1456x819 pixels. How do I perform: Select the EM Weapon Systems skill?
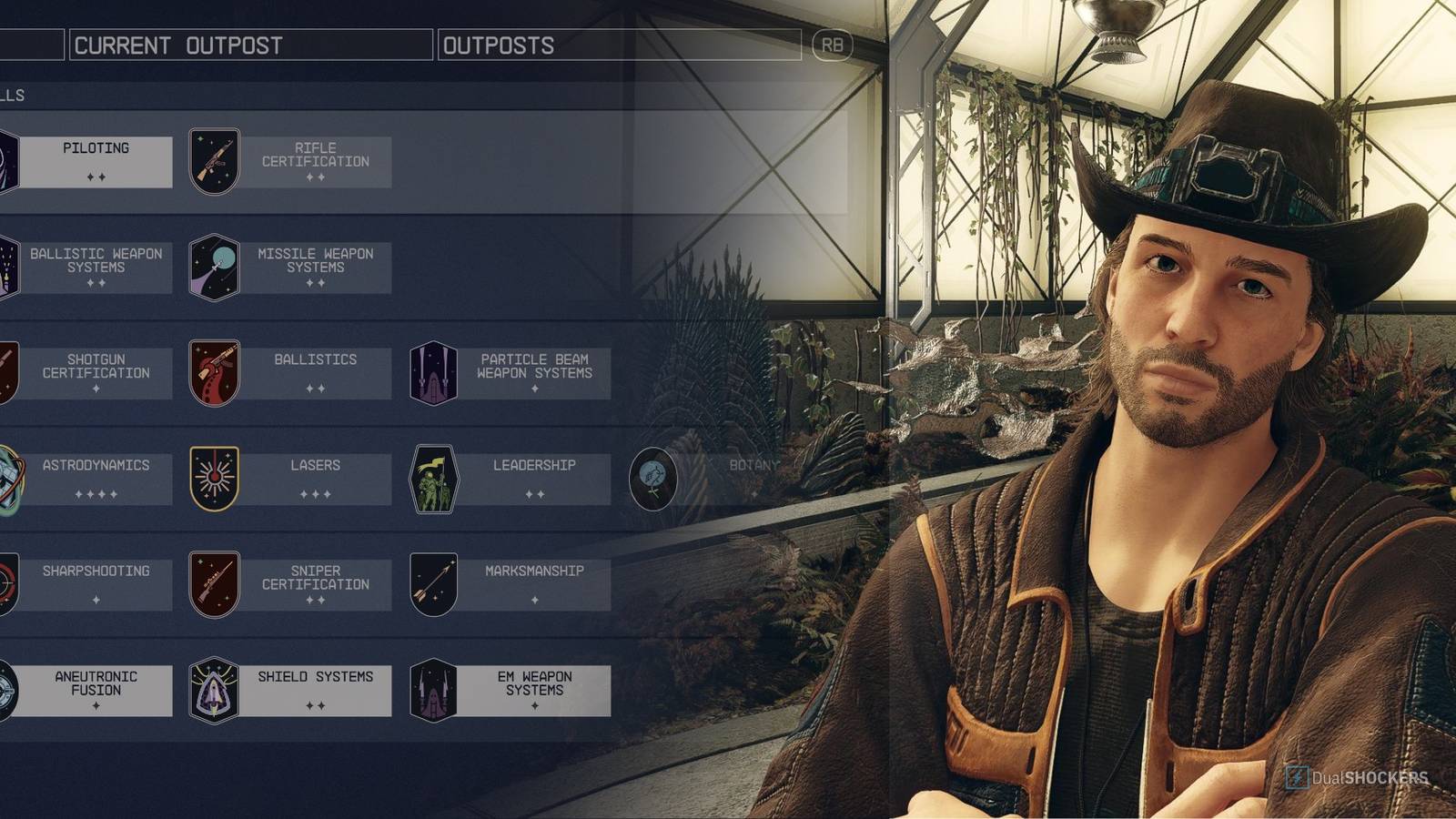pyautogui.click(x=534, y=690)
